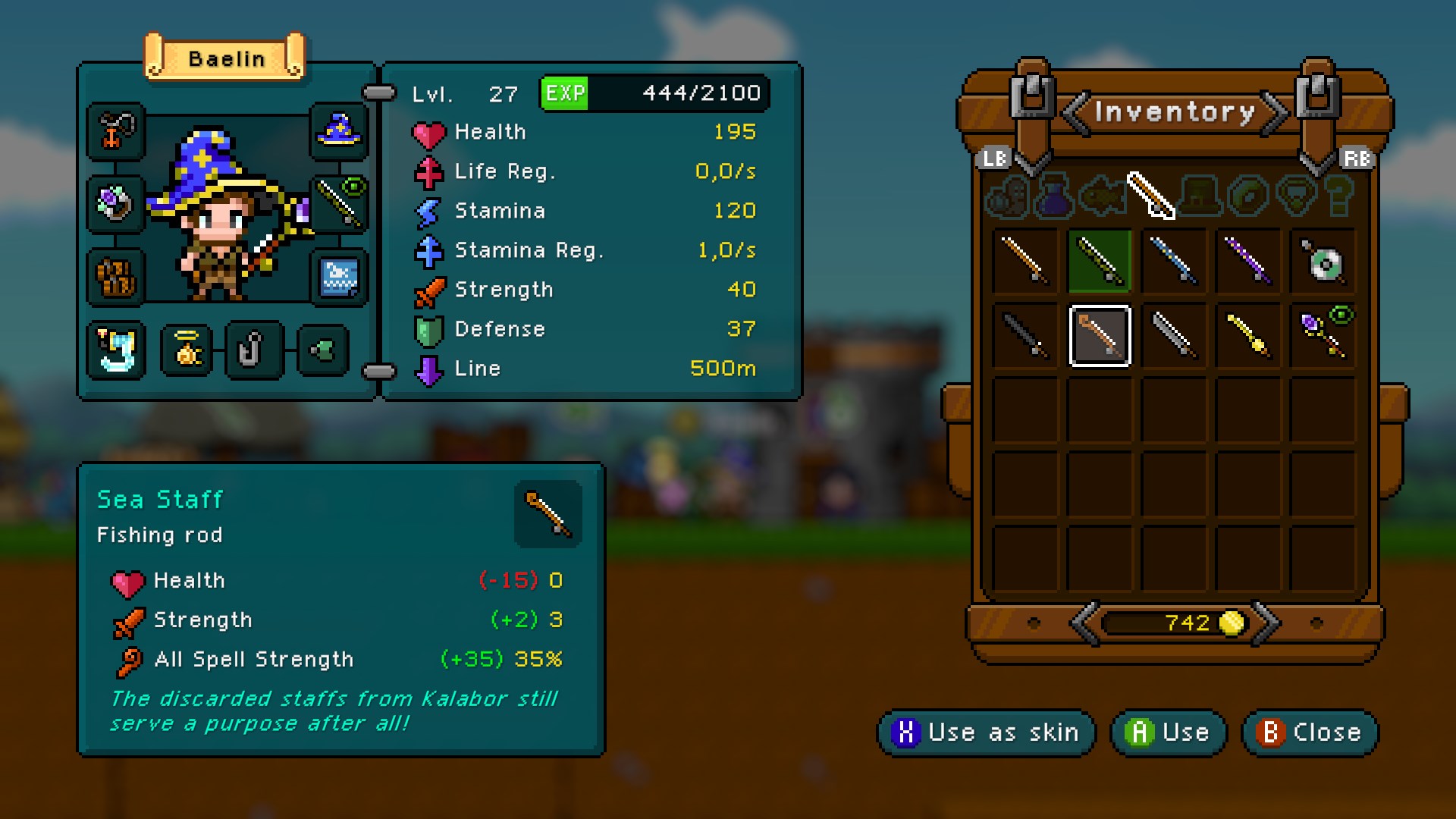Select the Sea Staff inventory slot
This screenshot has height=819, width=1456.
click(1100, 336)
